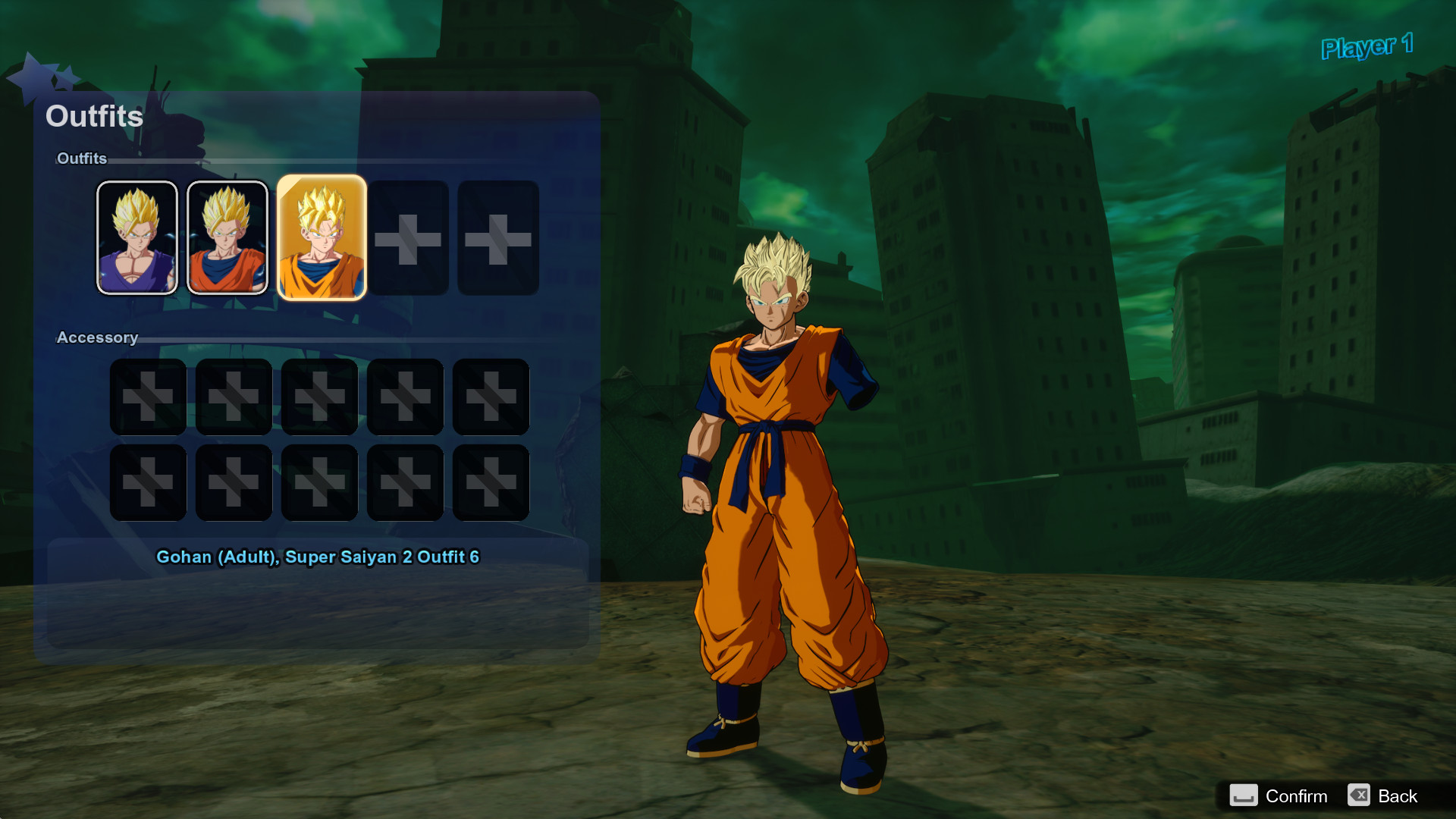
Task: Click the second accessory slot in bottom row
Action: (233, 482)
